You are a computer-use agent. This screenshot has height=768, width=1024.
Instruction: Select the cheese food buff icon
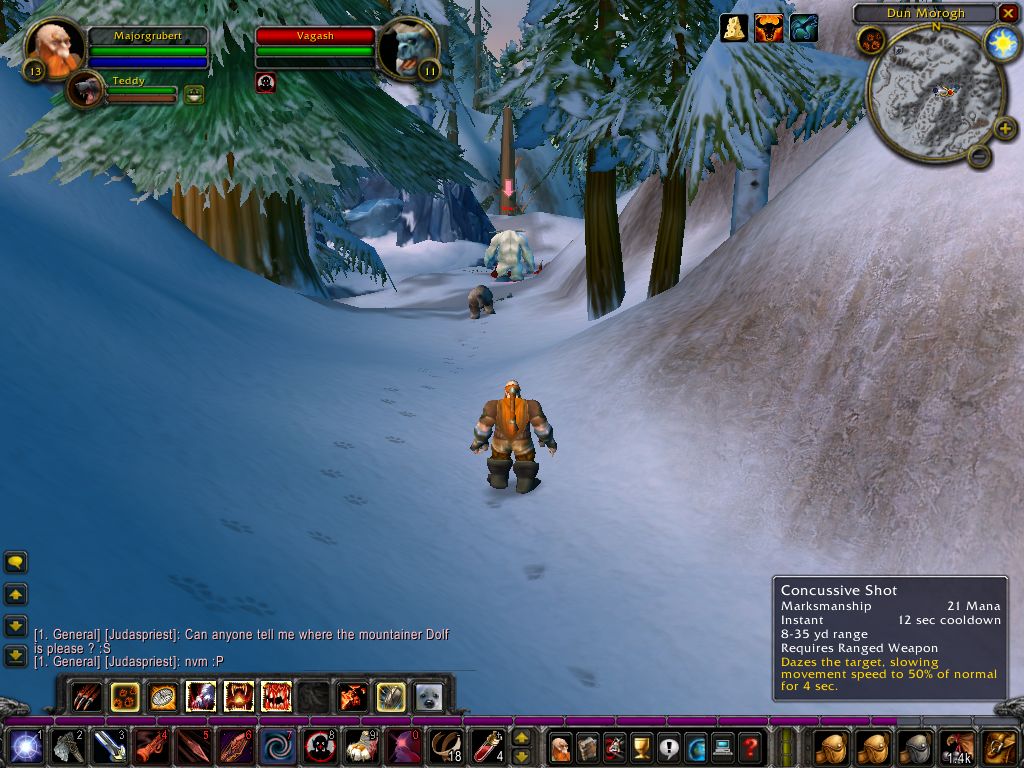(735, 28)
